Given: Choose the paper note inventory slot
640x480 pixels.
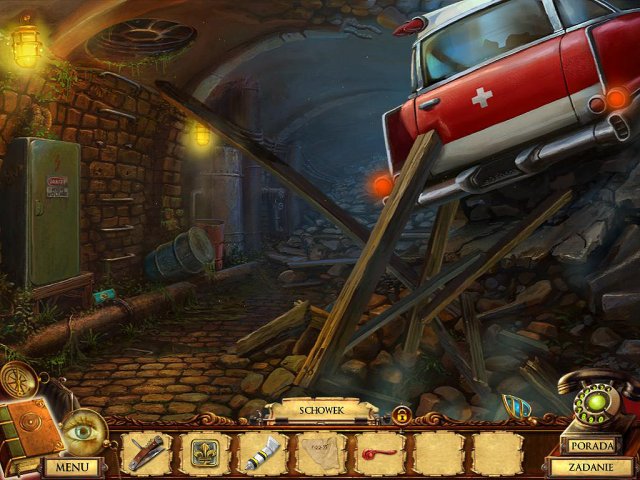Looking at the screenshot, I should coord(320,453).
